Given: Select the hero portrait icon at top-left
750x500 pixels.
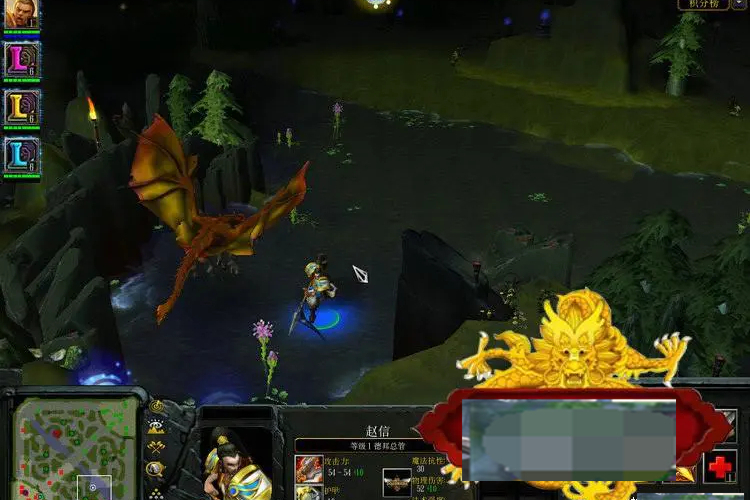Looking at the screenshot, I should 21,14.
